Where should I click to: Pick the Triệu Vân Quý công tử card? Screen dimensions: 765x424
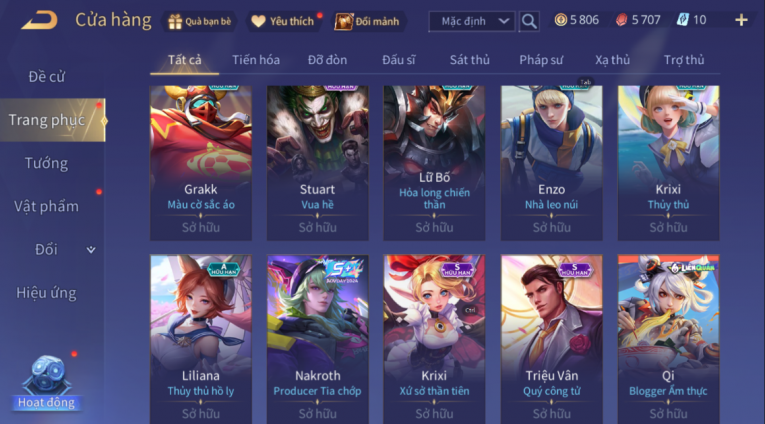click(551, 340)
